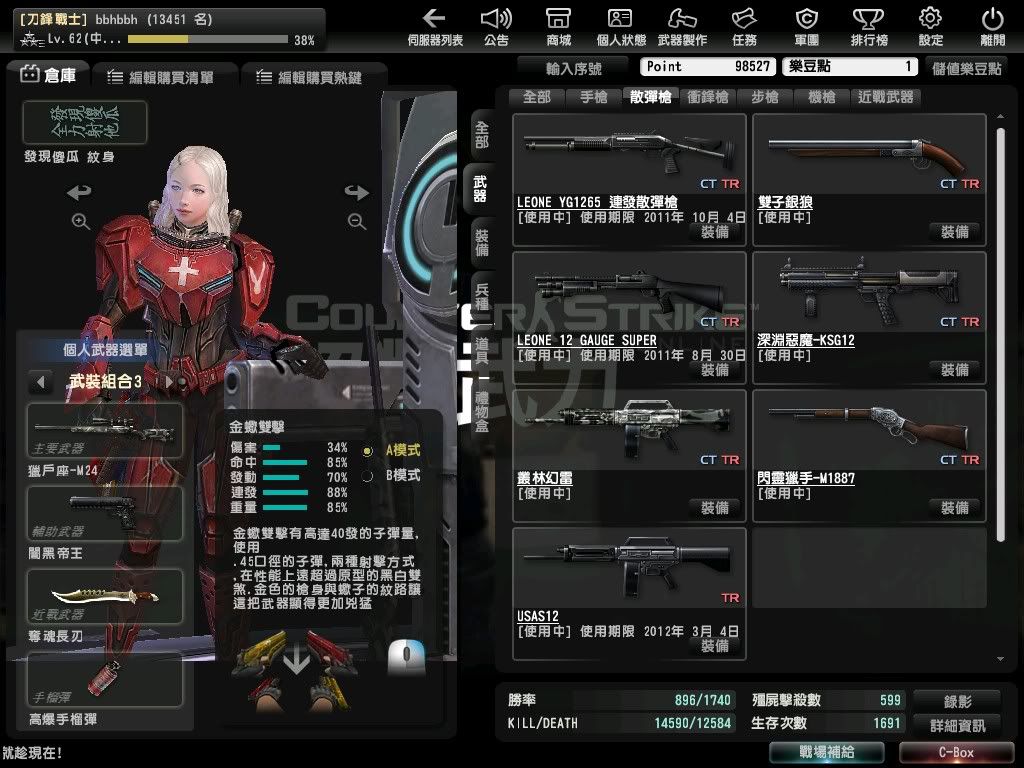Open the 商城 shop from top bar
Image resolution: width=1024 pixels, height=768 pixels.
point(559,26)
